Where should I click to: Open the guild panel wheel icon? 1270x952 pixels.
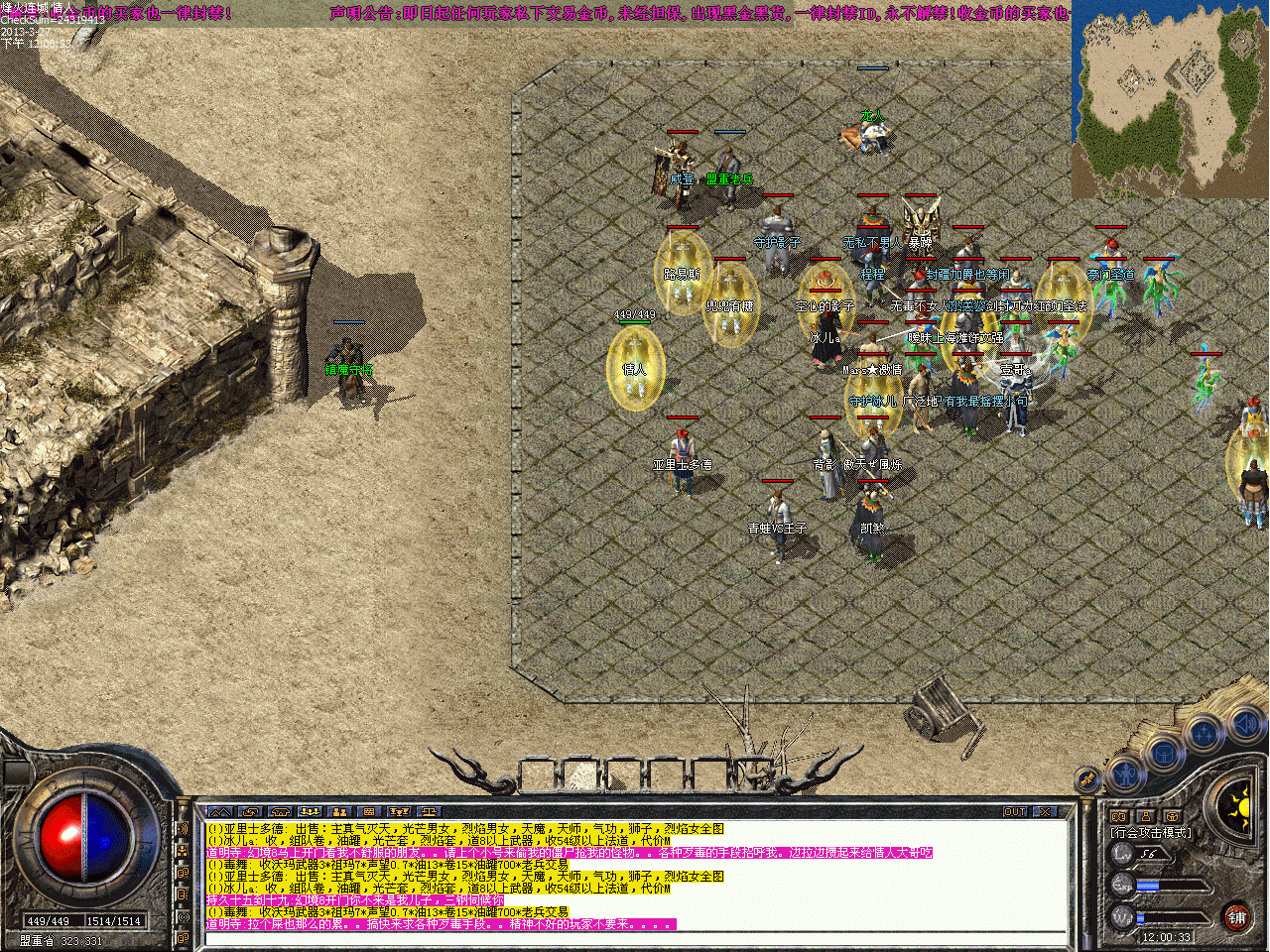(1172, 815)
